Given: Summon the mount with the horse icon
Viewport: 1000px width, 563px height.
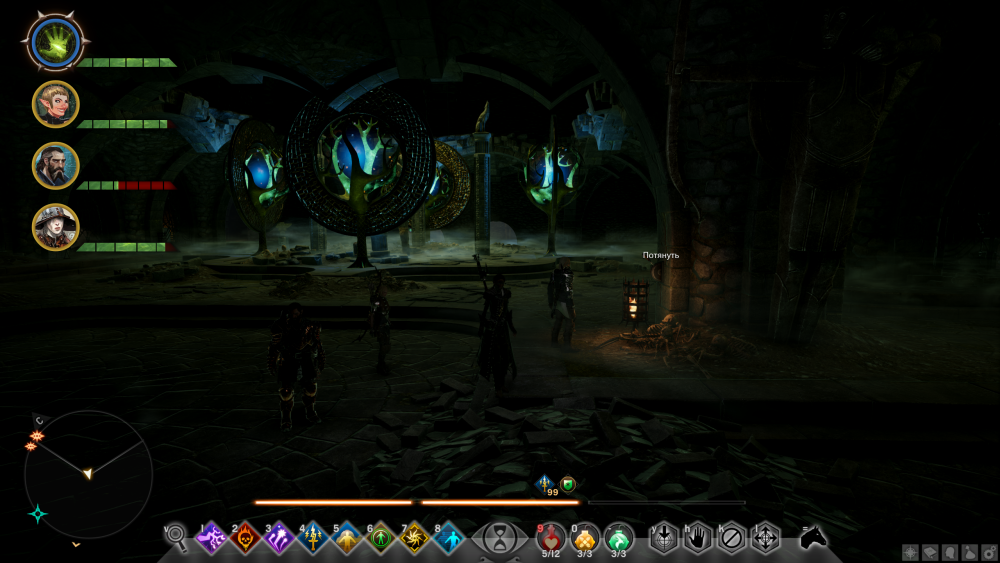Looking at the screenshot, I should point(813,538).
